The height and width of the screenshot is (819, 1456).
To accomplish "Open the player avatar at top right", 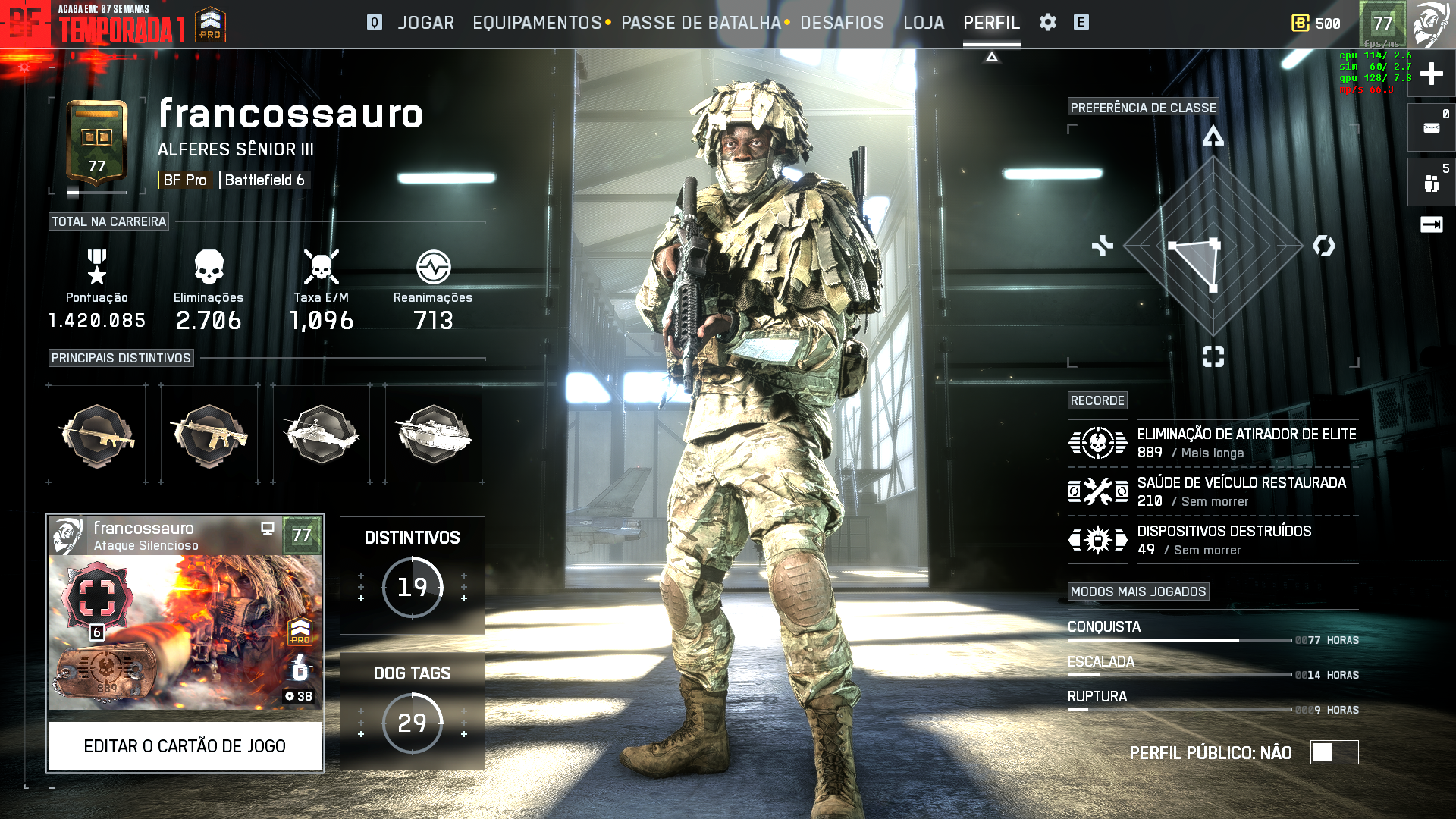I will click(x=1431, y=24).
